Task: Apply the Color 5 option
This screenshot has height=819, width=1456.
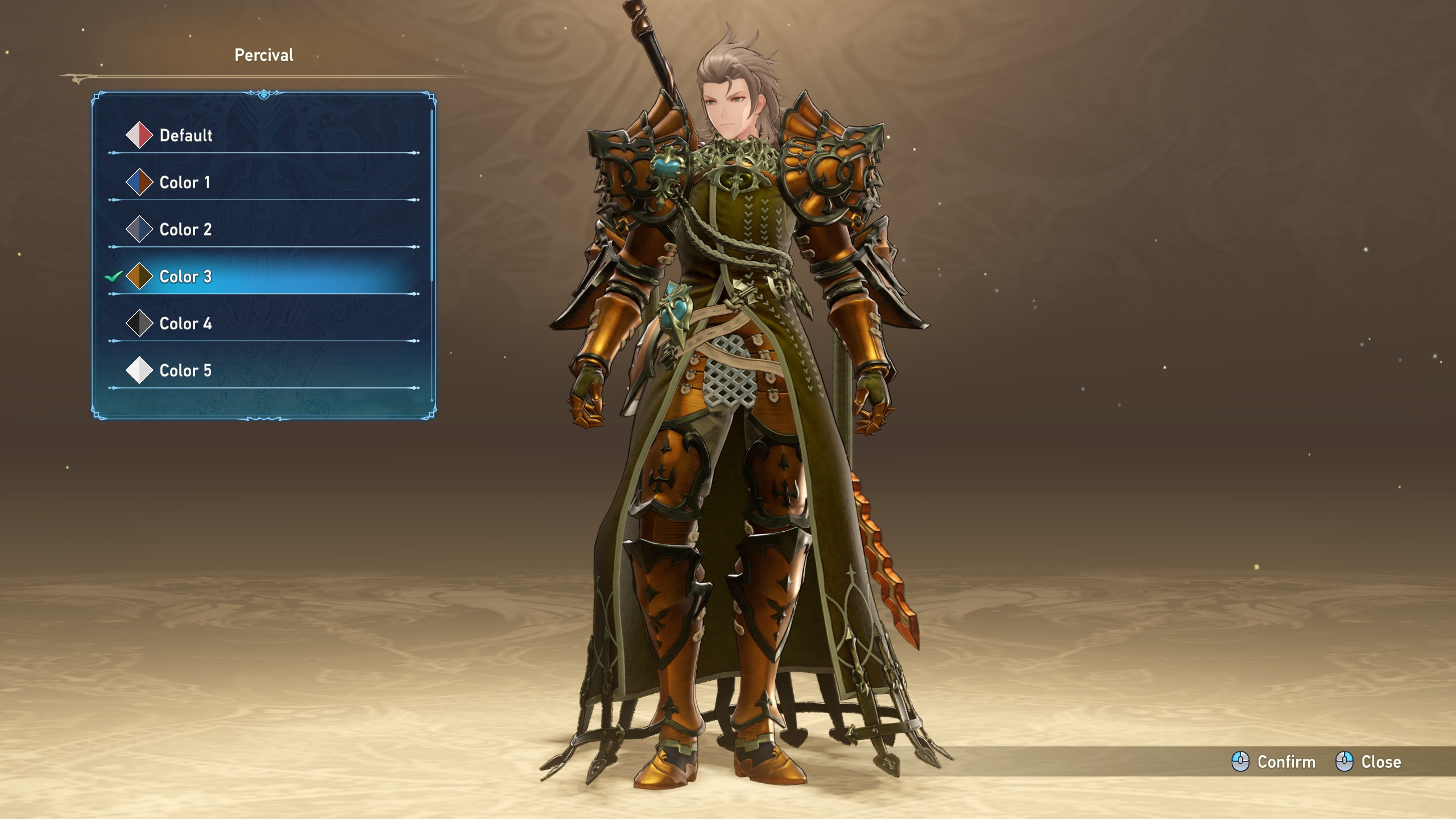Action: (185, 371)
